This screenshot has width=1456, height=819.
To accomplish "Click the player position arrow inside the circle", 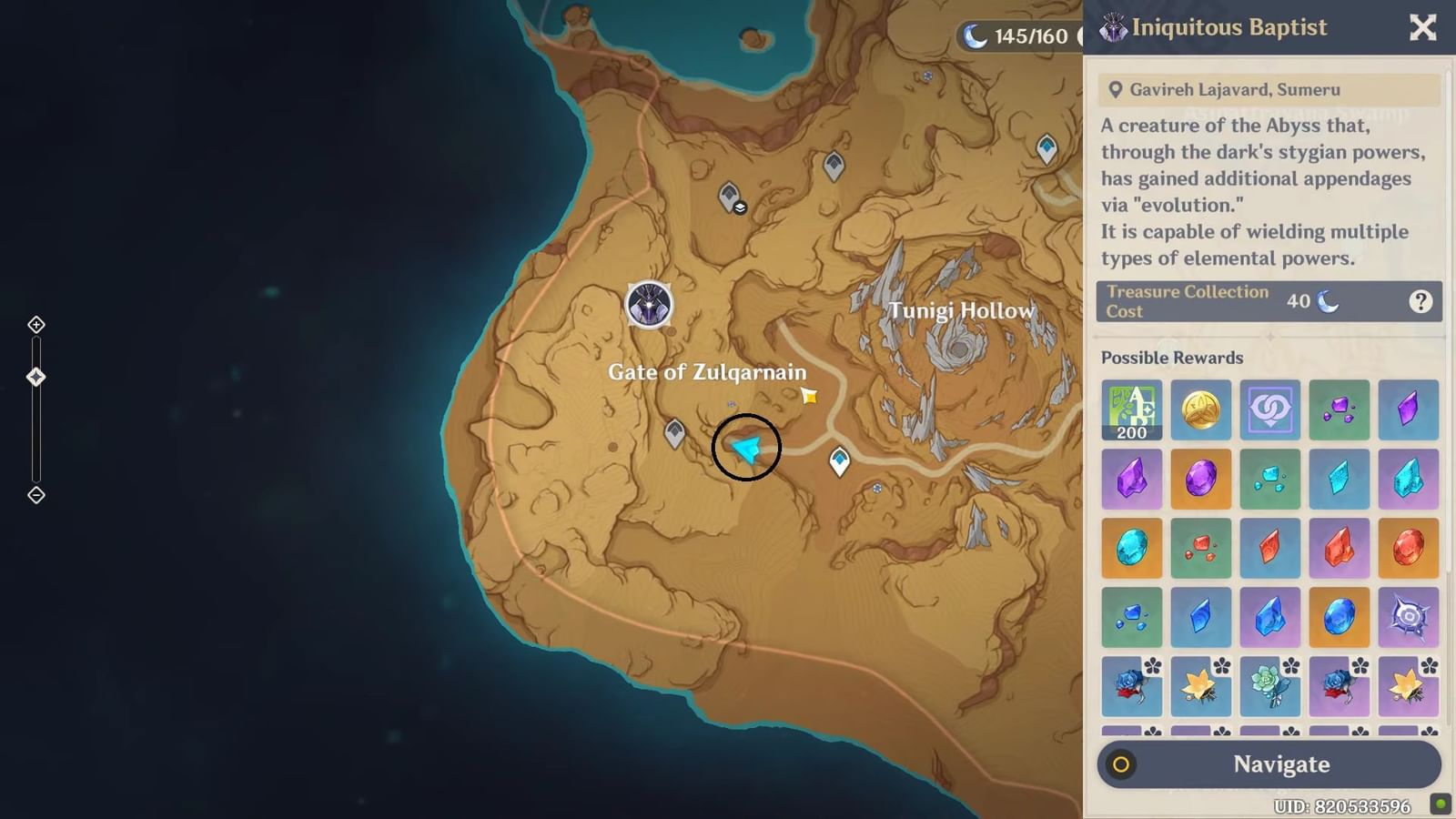I will tap(746, 448).
